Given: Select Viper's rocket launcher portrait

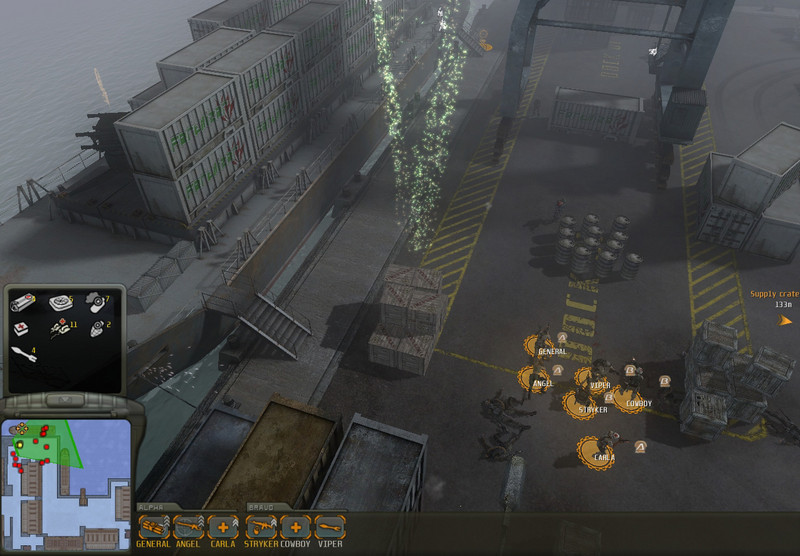Looking at the screenshot, I should tap(329, 526).
